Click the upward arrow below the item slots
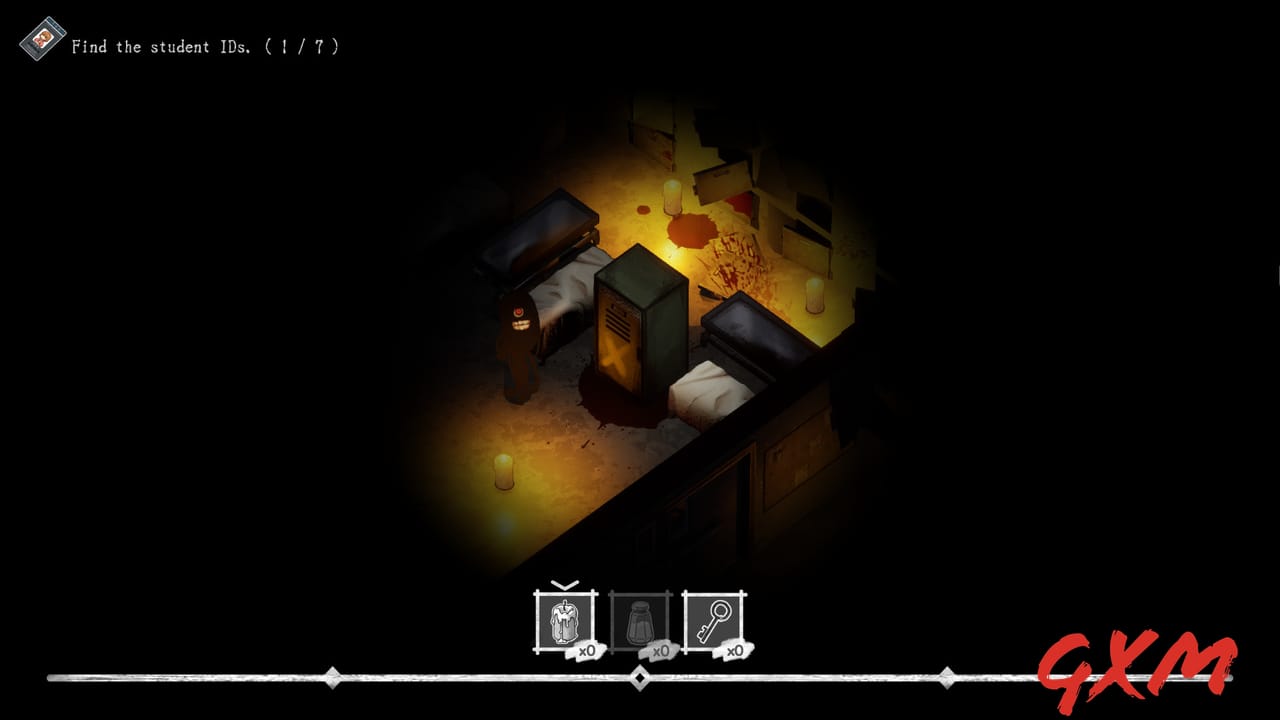Image resolution: width=1280 pixels, height=720 pixels. [640, 672]
